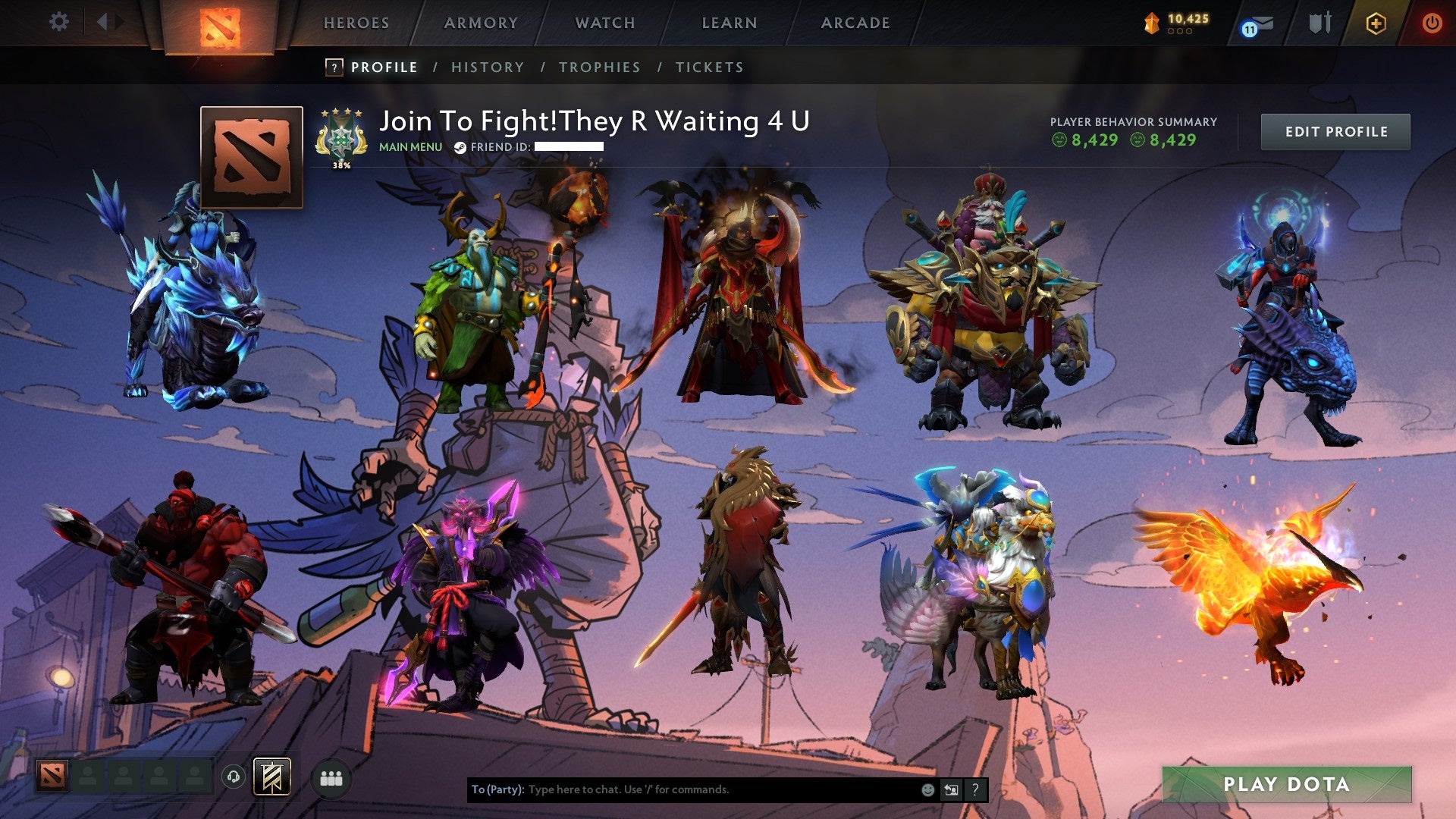
Task: Click the red power button
Action: [1432, 22]
